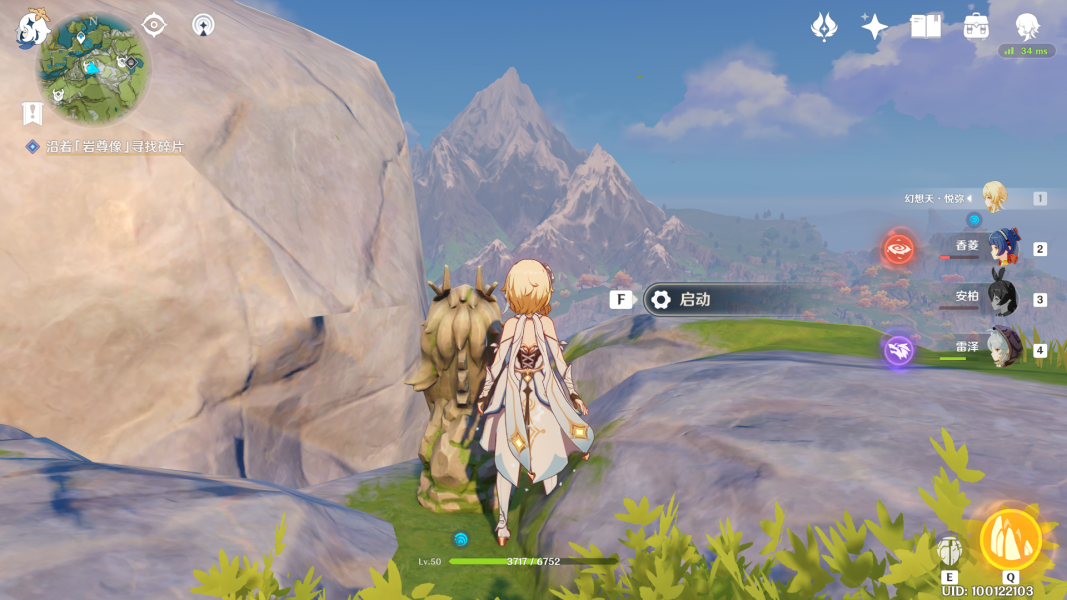Open the adventurer handbook book icon

(926, 27)
